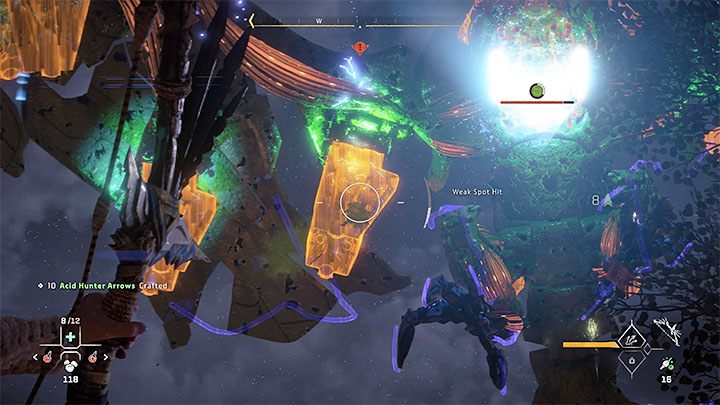Click the green enemy target indicator
Screen dimensions: 720x405
point(537,91)
